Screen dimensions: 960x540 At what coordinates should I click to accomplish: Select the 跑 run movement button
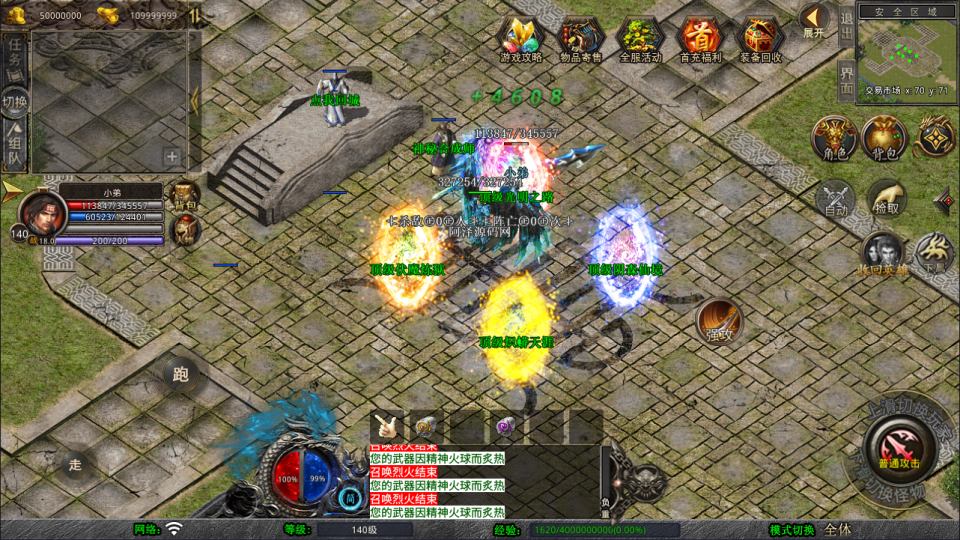[x=181, y=375]
